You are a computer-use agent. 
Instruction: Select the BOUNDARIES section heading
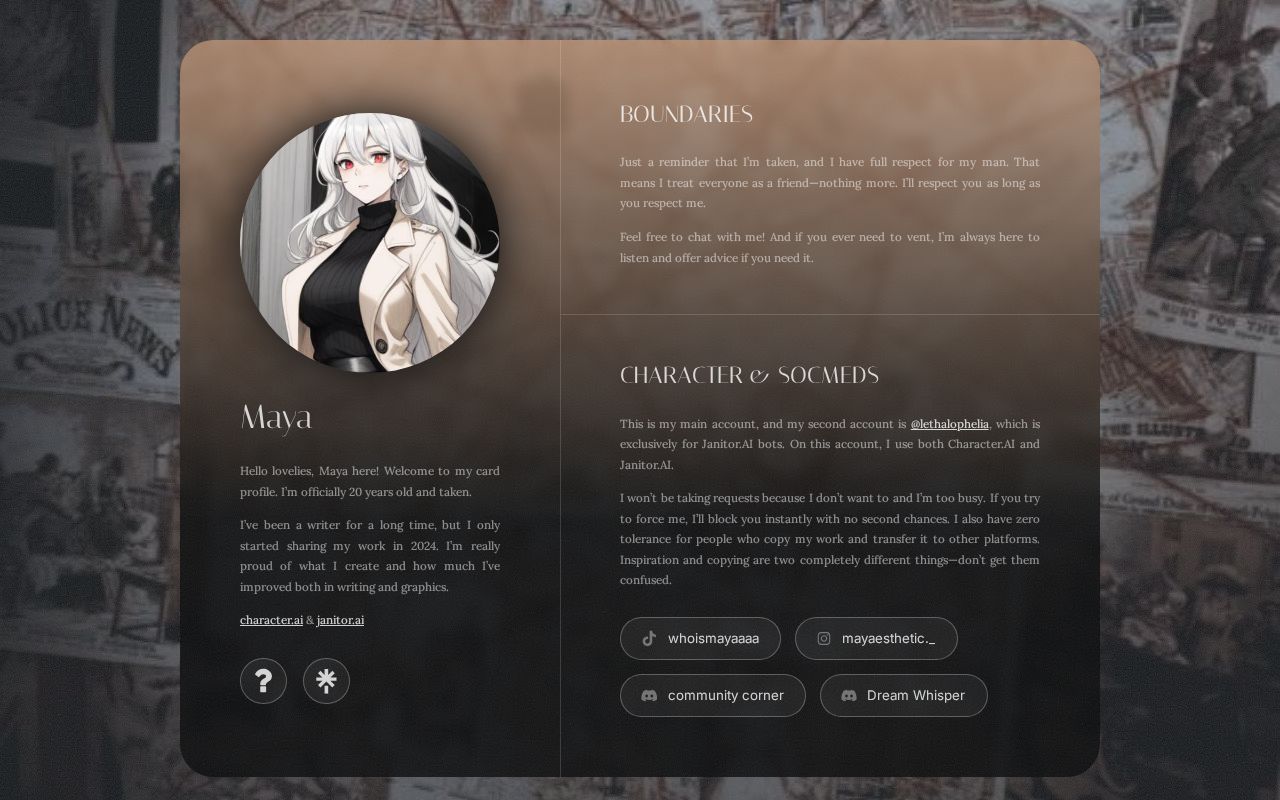pos(686,114)
